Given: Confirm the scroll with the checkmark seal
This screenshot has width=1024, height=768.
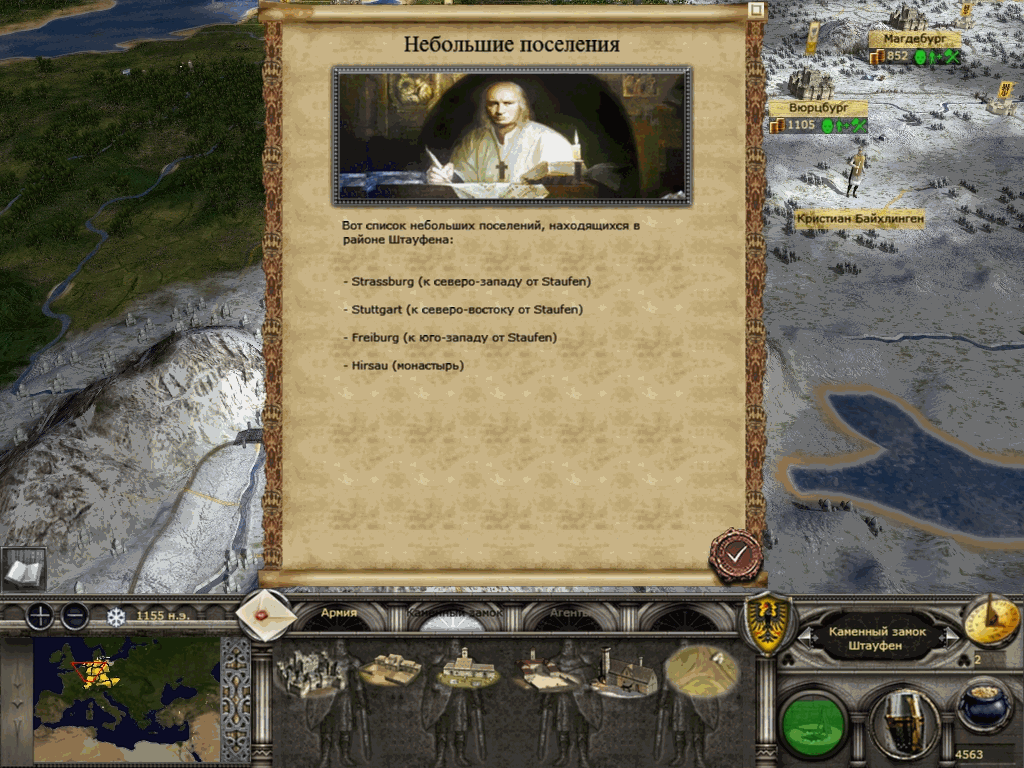Looking at the screenshot, I should click(x=736, y=553).
